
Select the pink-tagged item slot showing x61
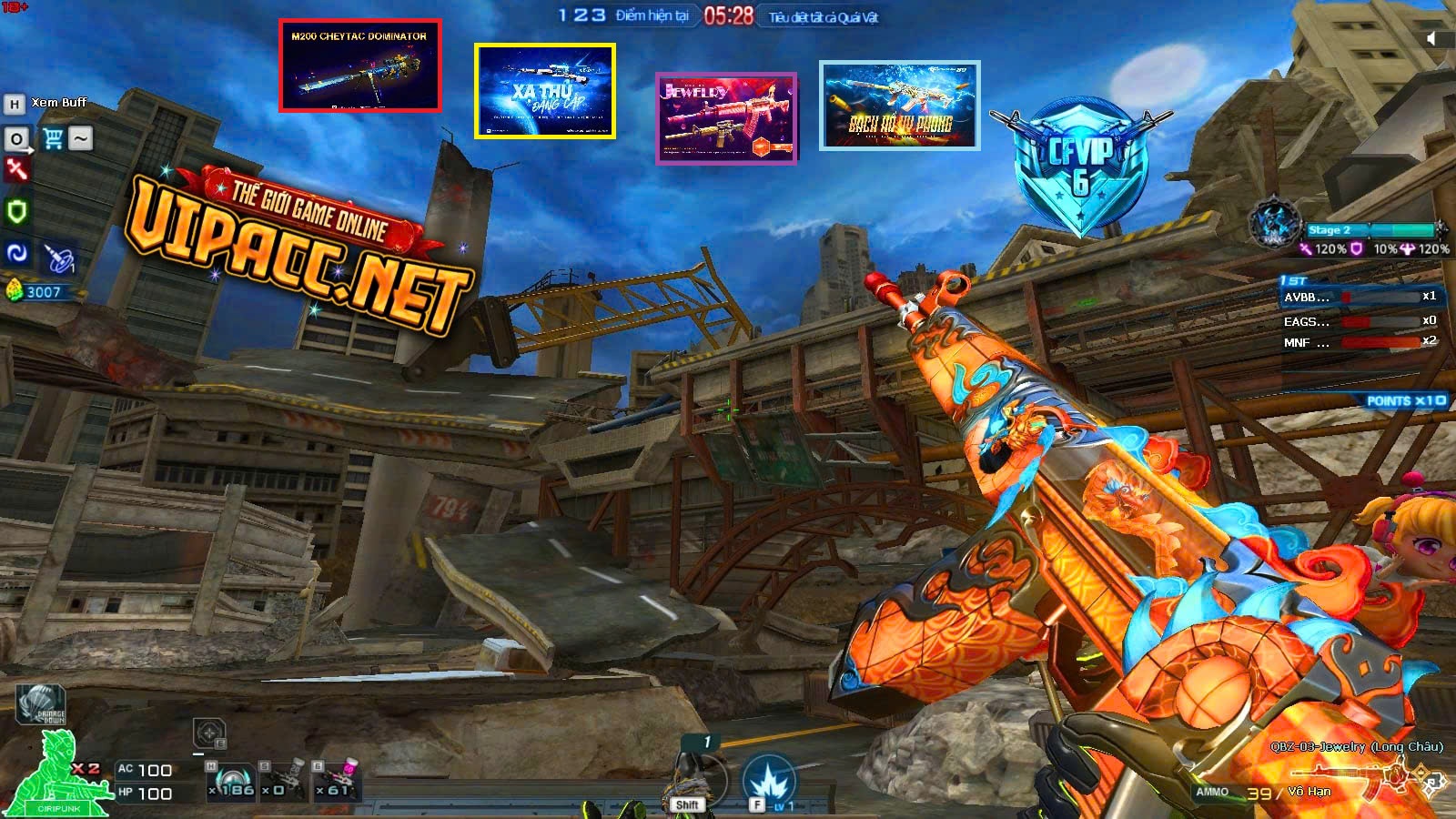336,782
